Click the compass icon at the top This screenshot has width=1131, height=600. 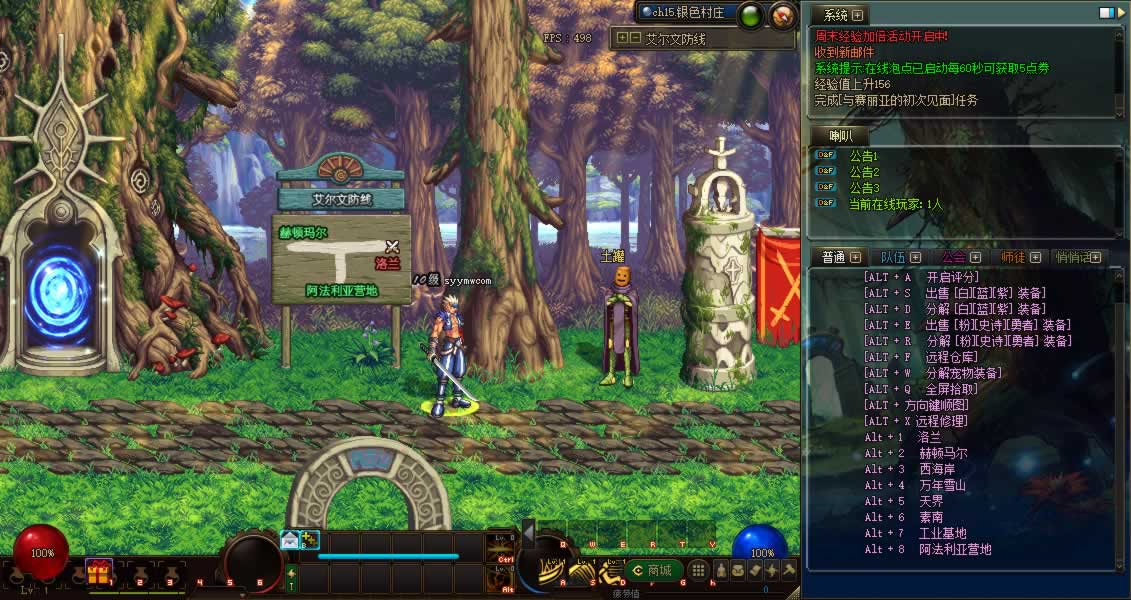784,14
